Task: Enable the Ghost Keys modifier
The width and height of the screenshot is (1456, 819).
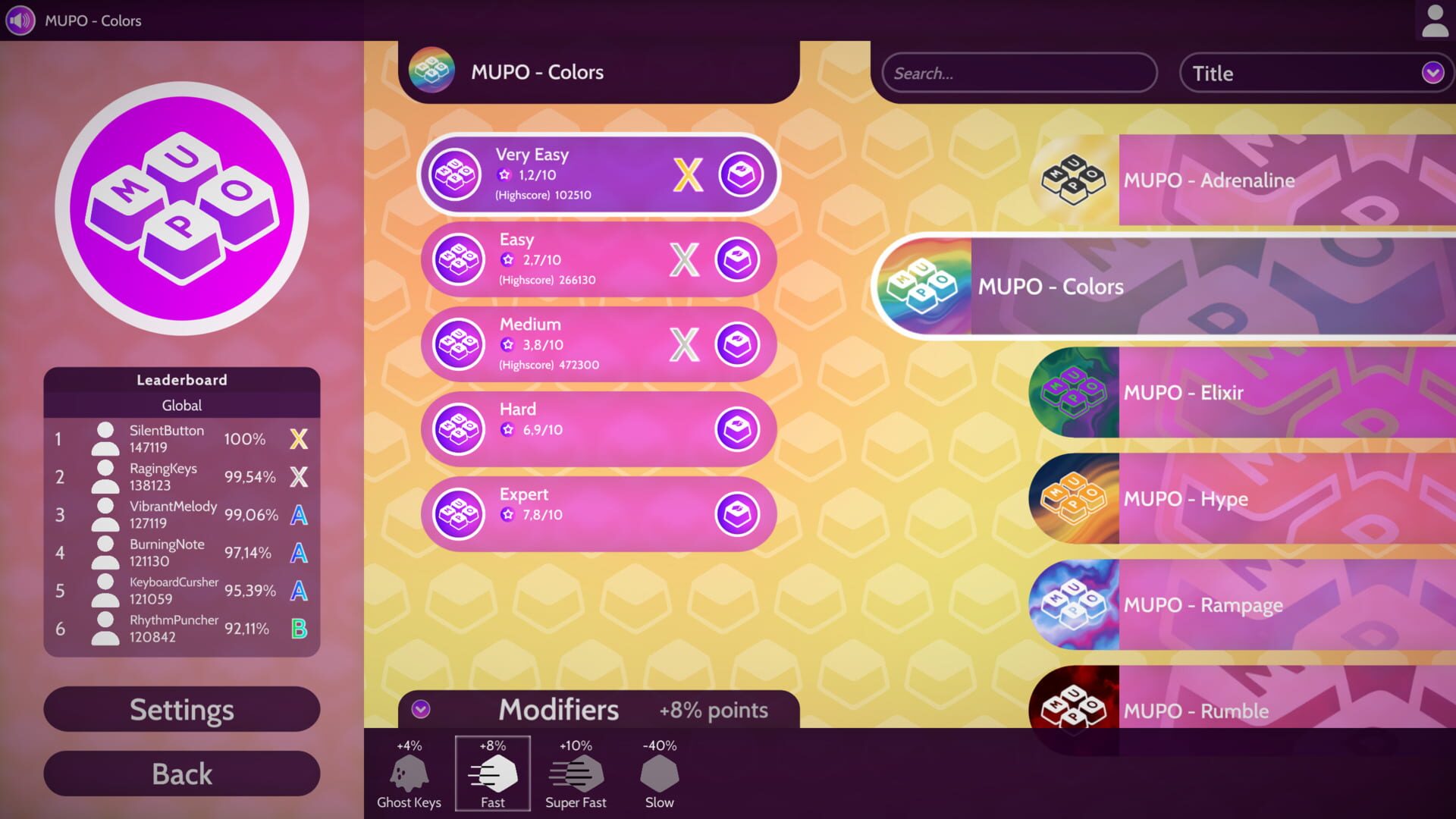Action: 409,773
